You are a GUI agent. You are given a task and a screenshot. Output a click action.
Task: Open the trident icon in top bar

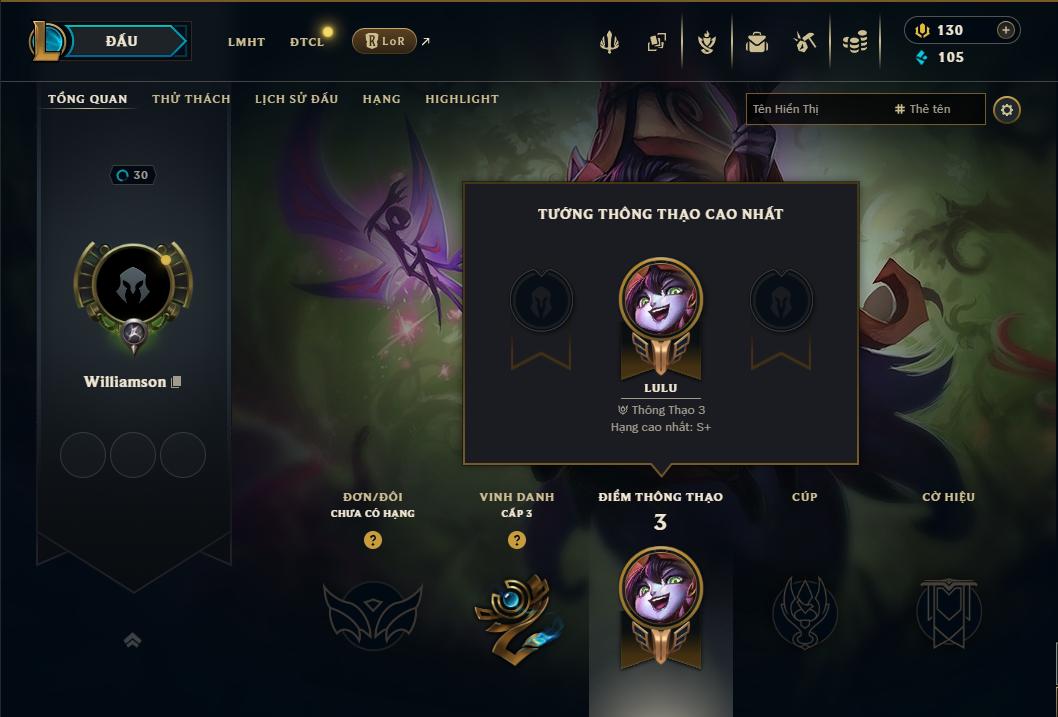coord(609,42)
